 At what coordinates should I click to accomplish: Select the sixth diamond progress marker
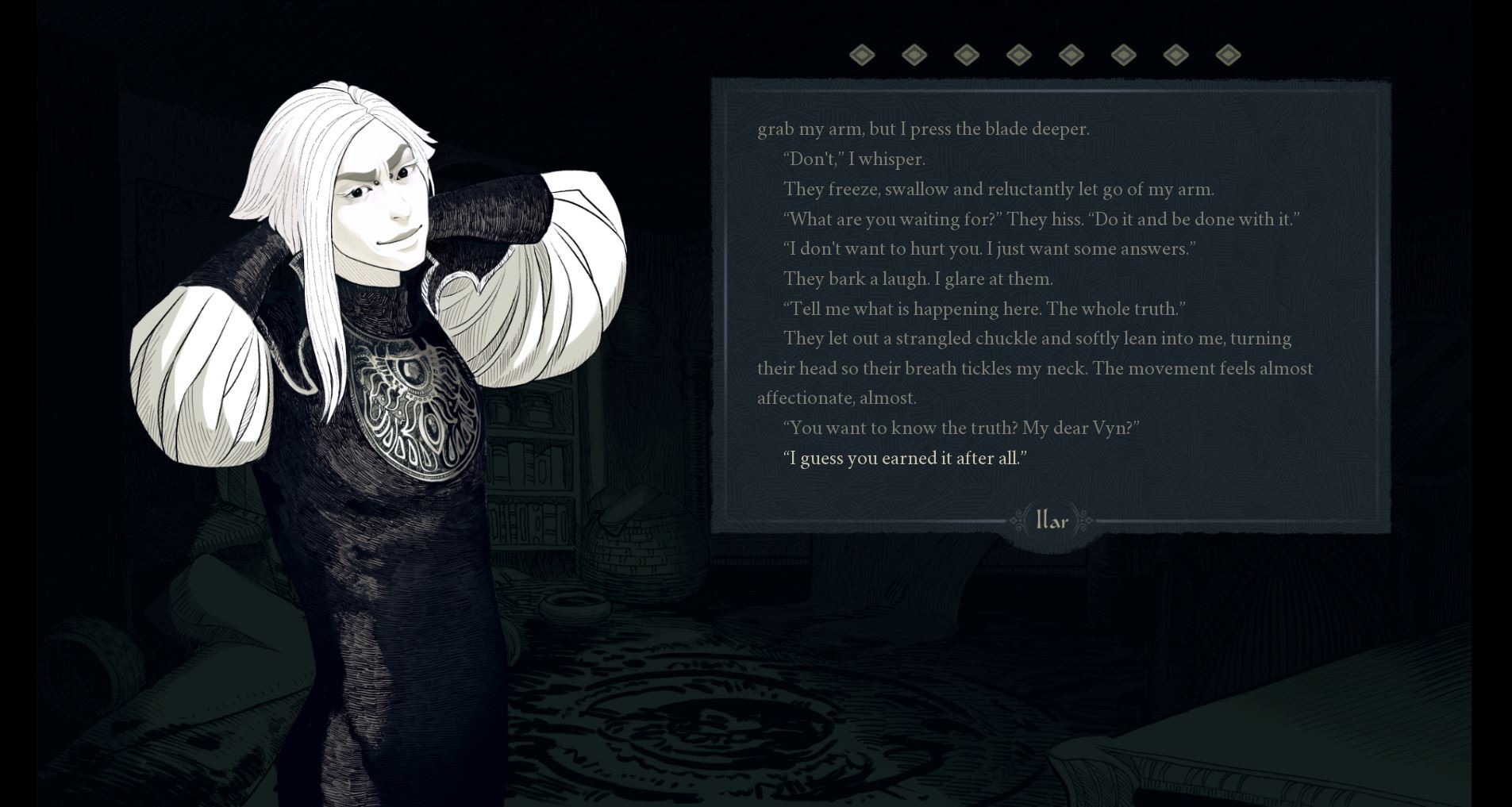click(1123, 54)
